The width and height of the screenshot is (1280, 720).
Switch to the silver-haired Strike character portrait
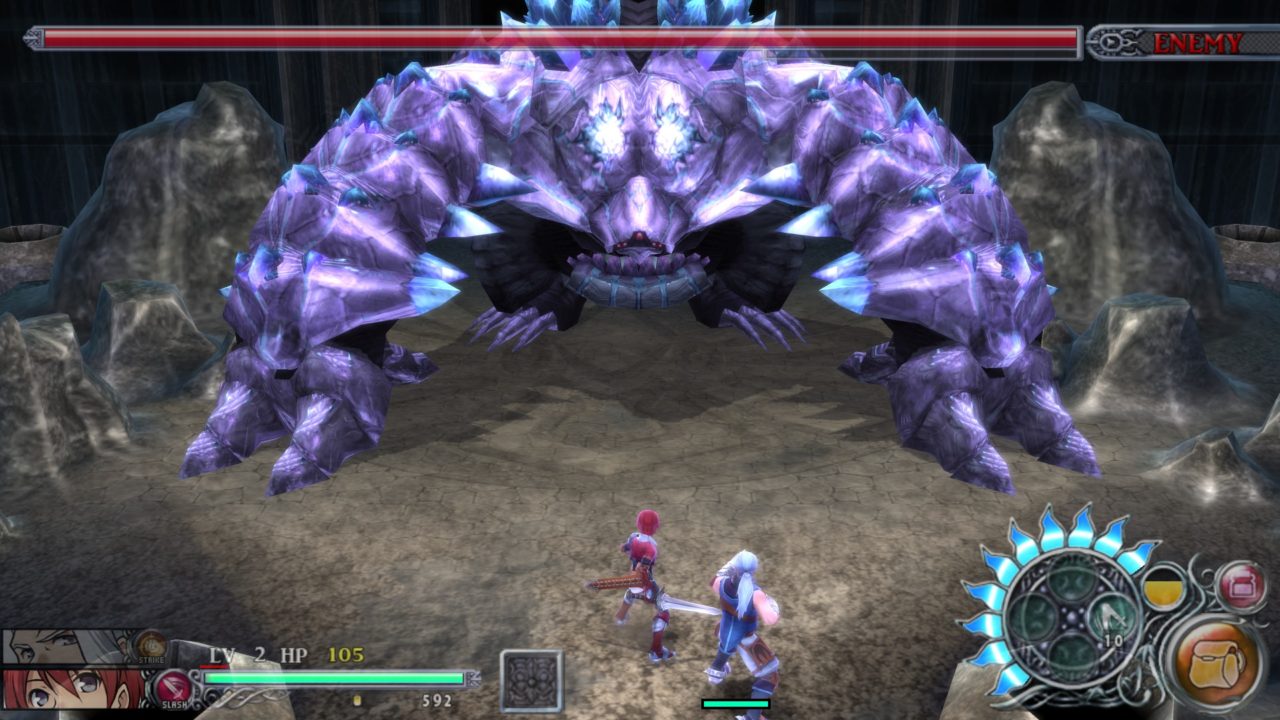(70, 646)
